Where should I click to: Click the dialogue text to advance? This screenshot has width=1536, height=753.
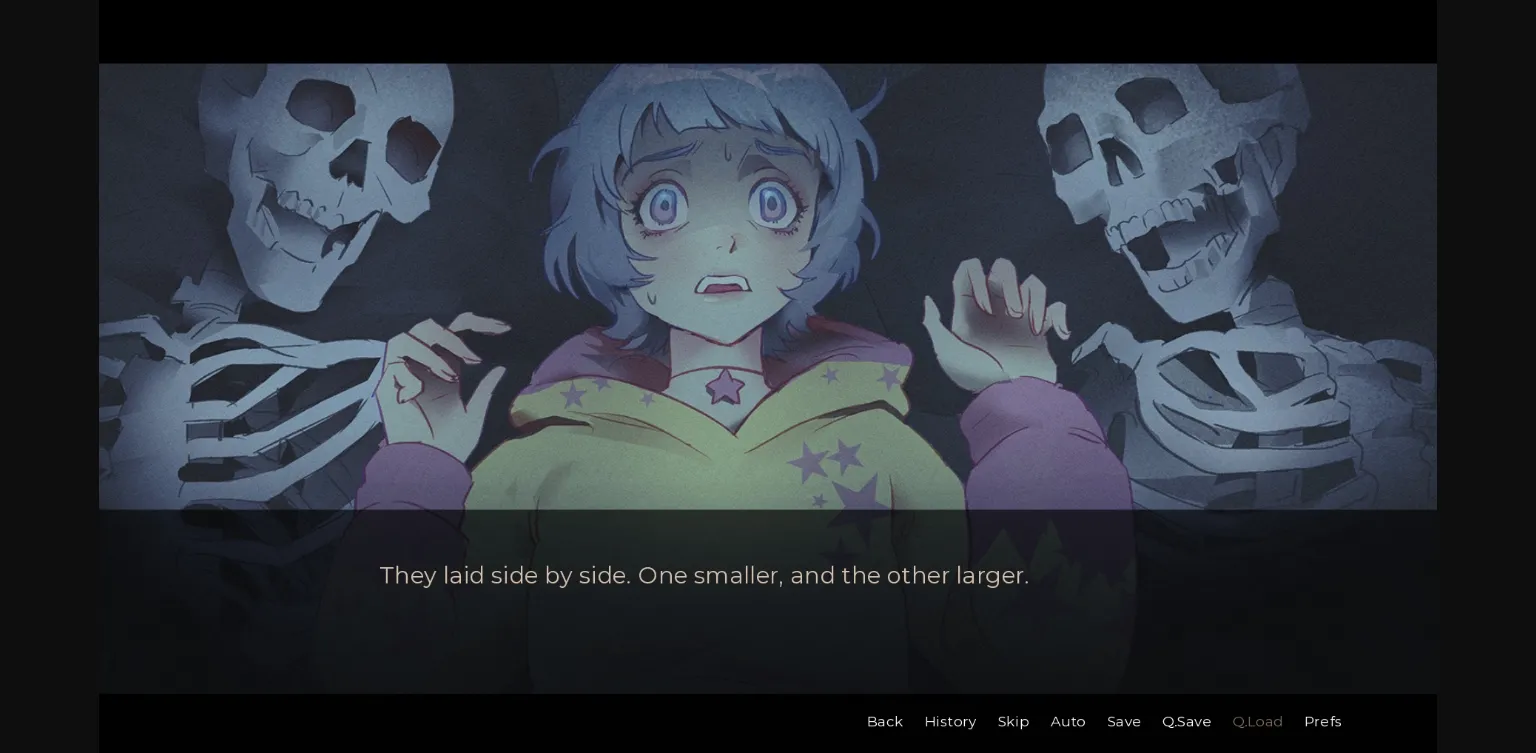click(x=704, y=576)
